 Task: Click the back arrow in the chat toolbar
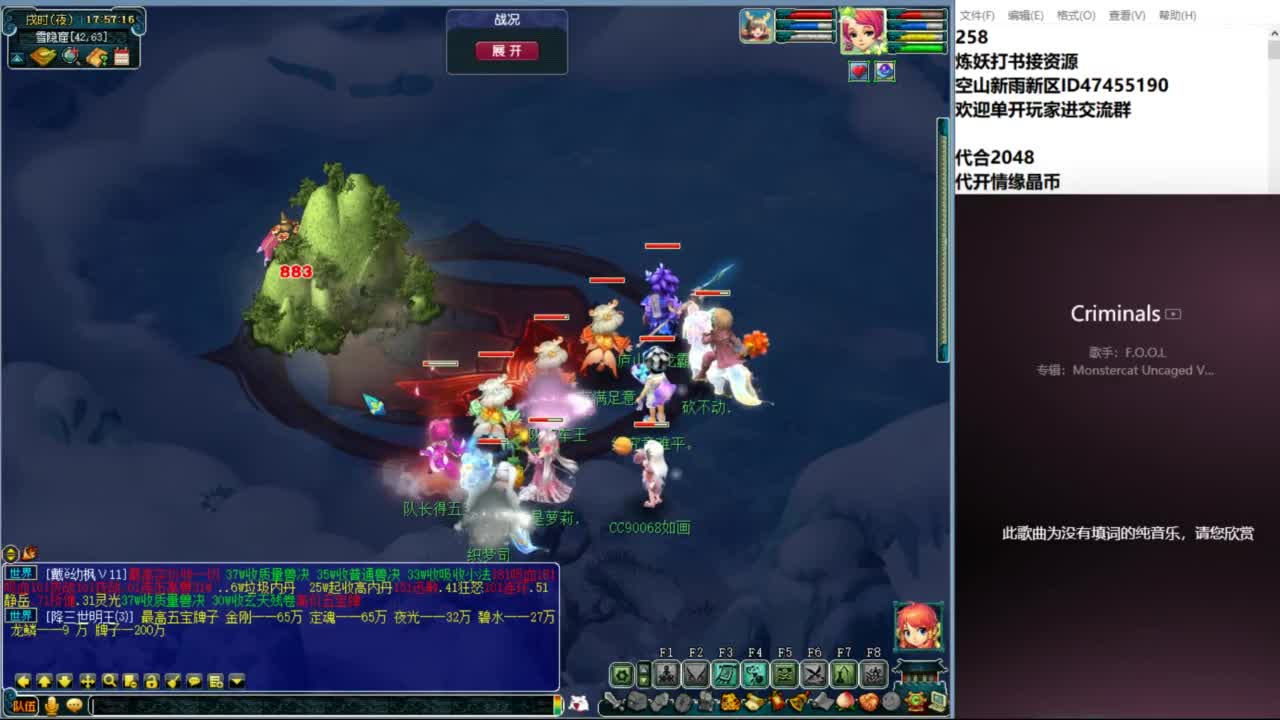23,680
